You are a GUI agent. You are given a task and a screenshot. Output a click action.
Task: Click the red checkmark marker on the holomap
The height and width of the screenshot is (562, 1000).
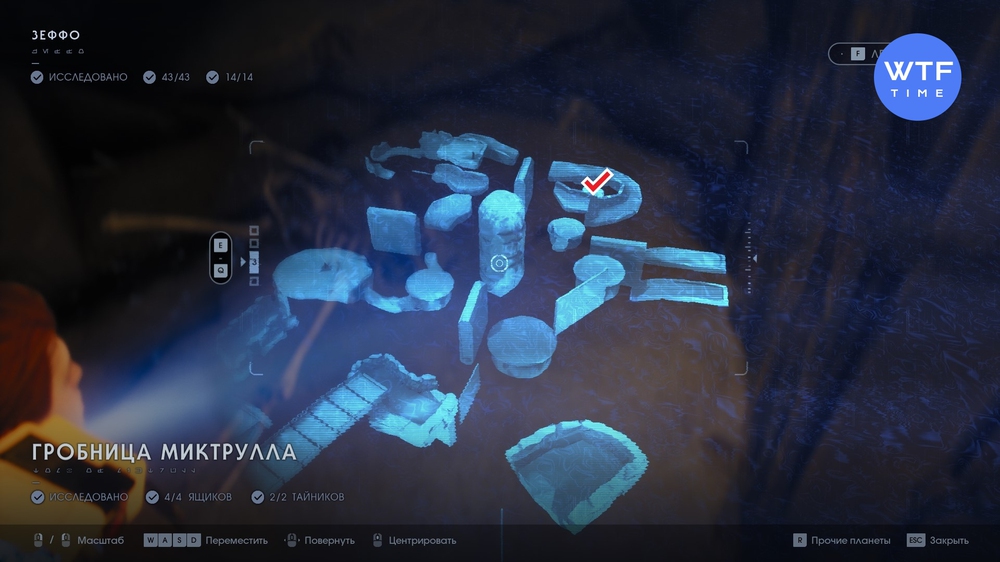click(597, 182)
